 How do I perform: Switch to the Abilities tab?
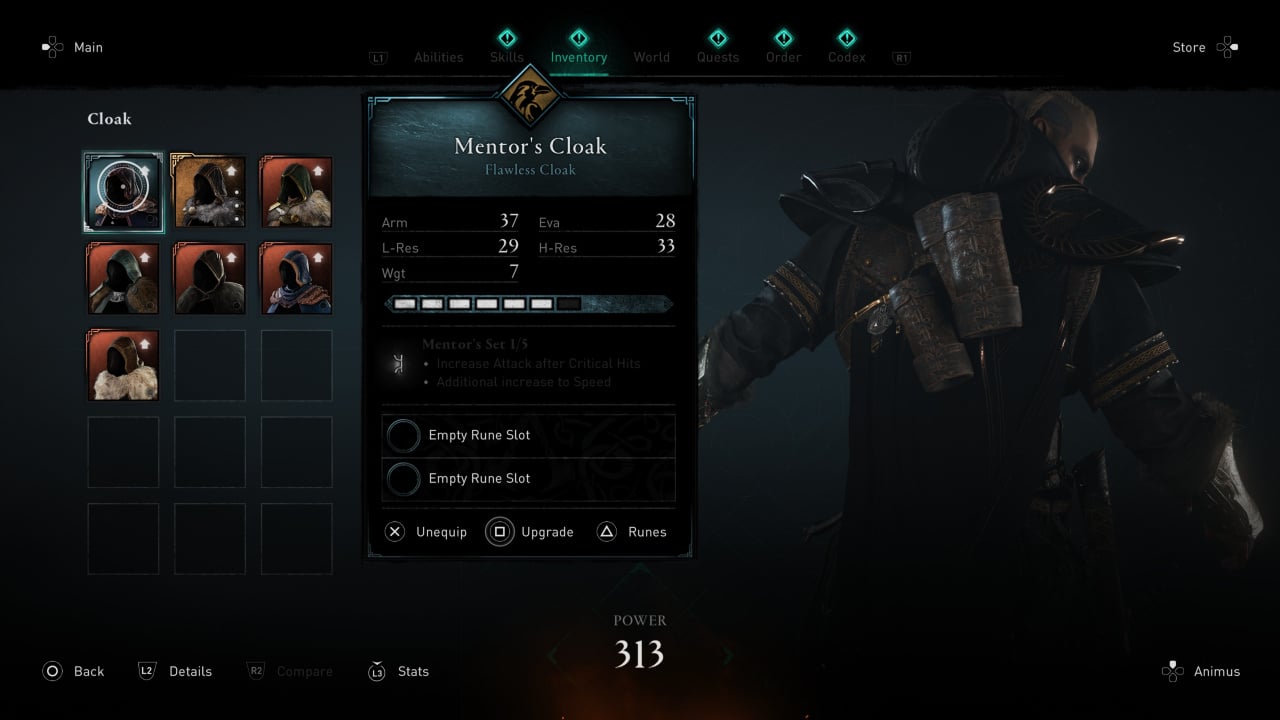[438, 57]
